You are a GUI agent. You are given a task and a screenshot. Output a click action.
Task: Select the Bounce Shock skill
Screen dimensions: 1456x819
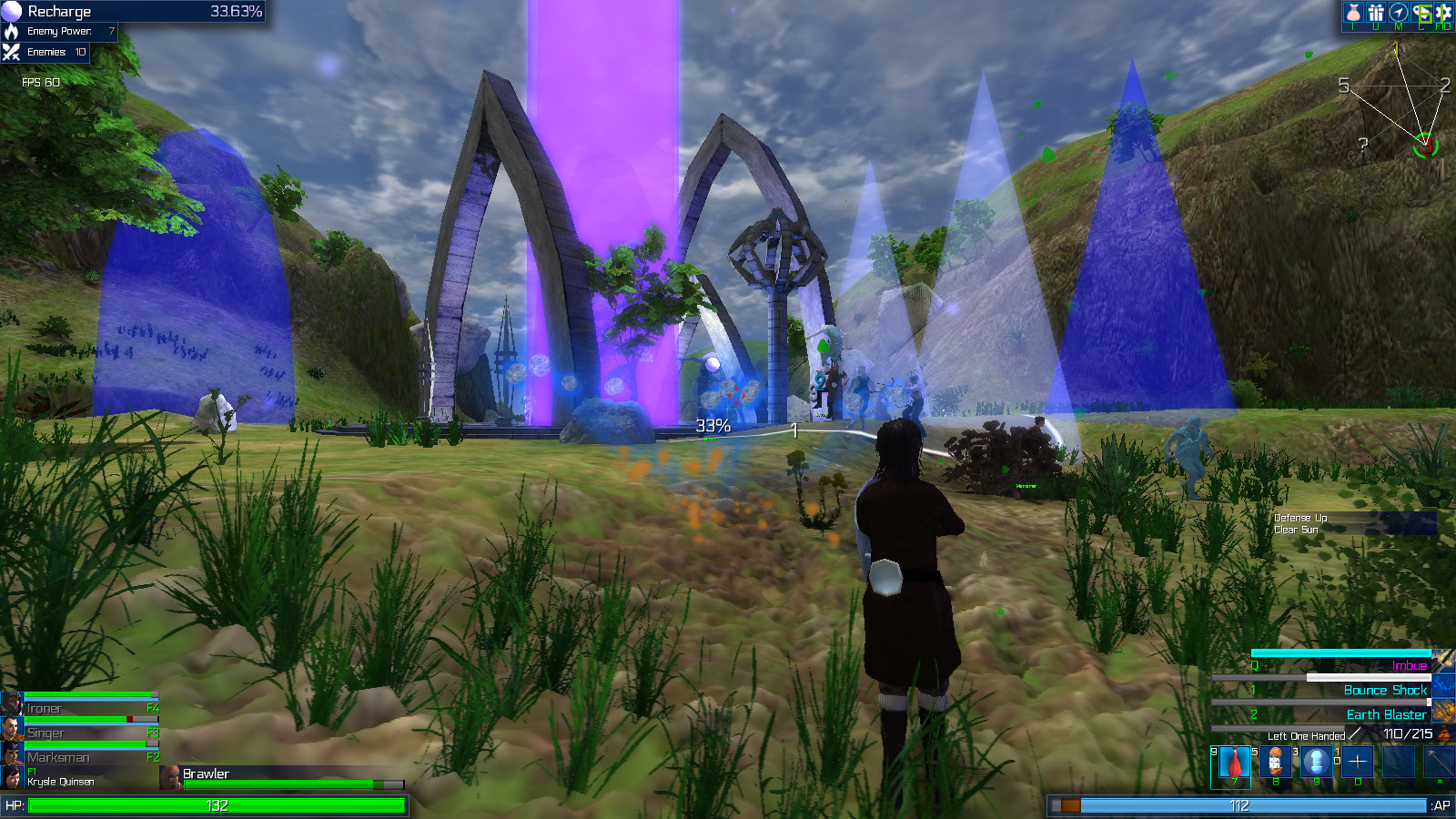1385,691
